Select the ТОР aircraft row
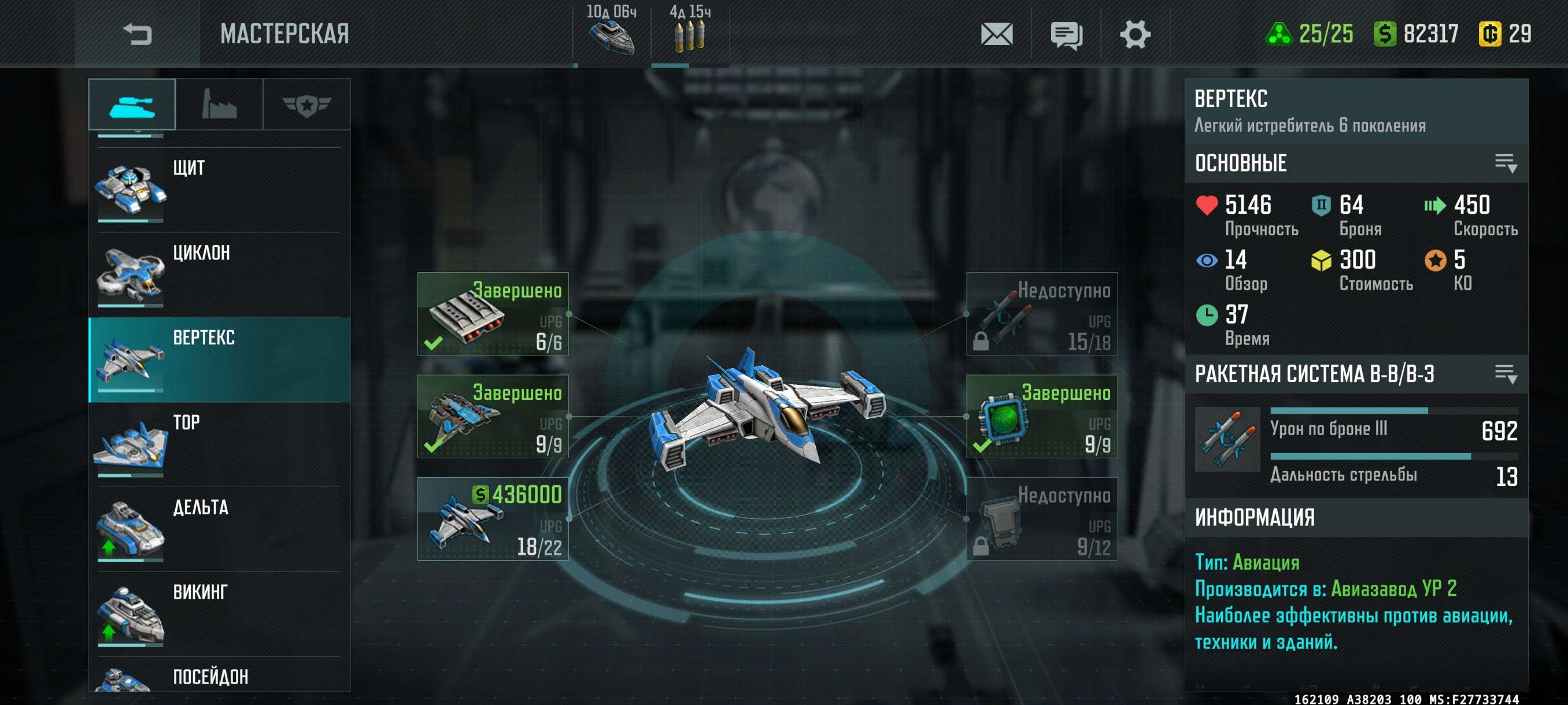This screenshot has width=1568, height=705. 219,444
